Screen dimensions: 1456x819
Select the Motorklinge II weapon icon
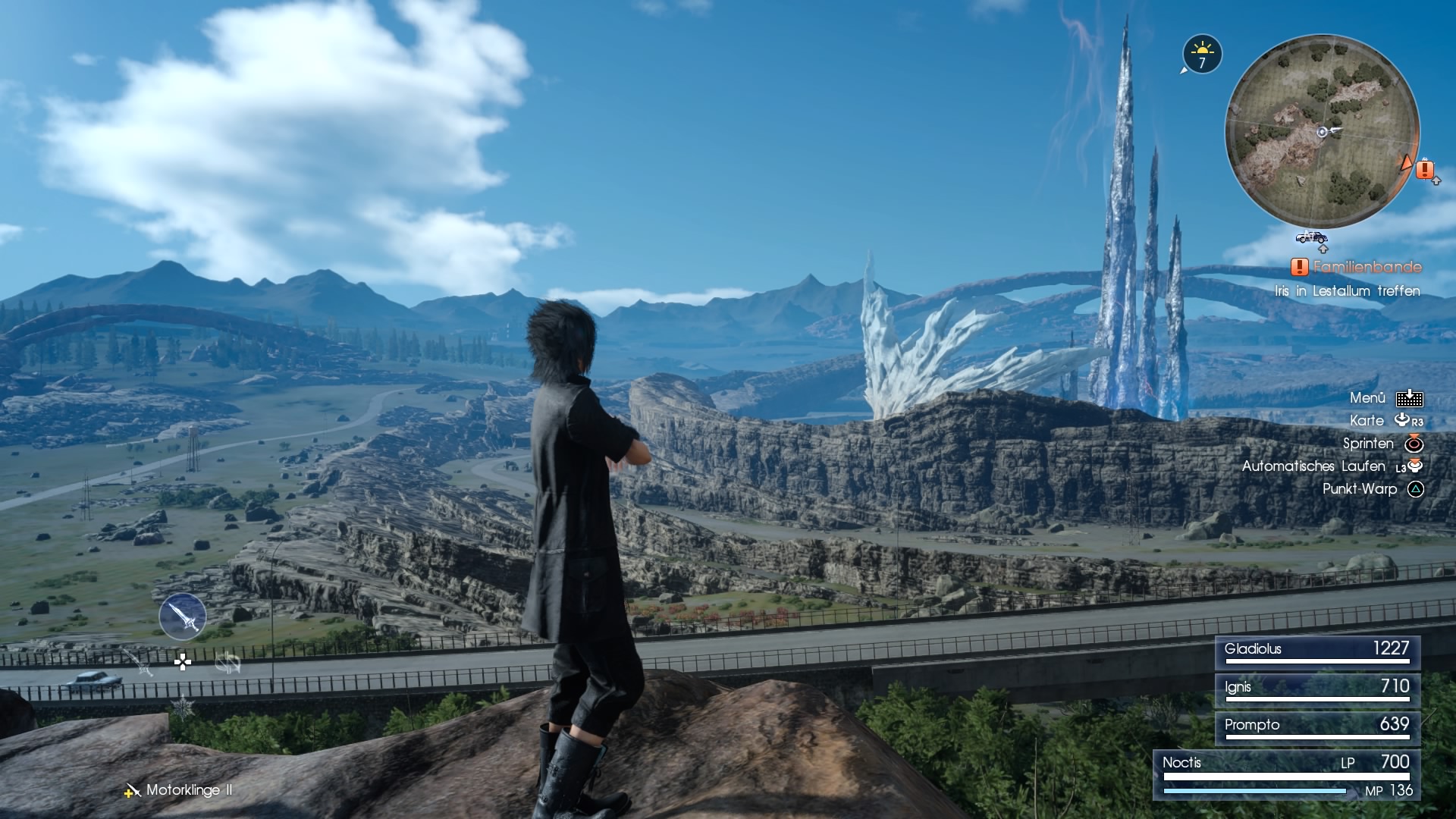pyautogui.click(x=133, y=790)
